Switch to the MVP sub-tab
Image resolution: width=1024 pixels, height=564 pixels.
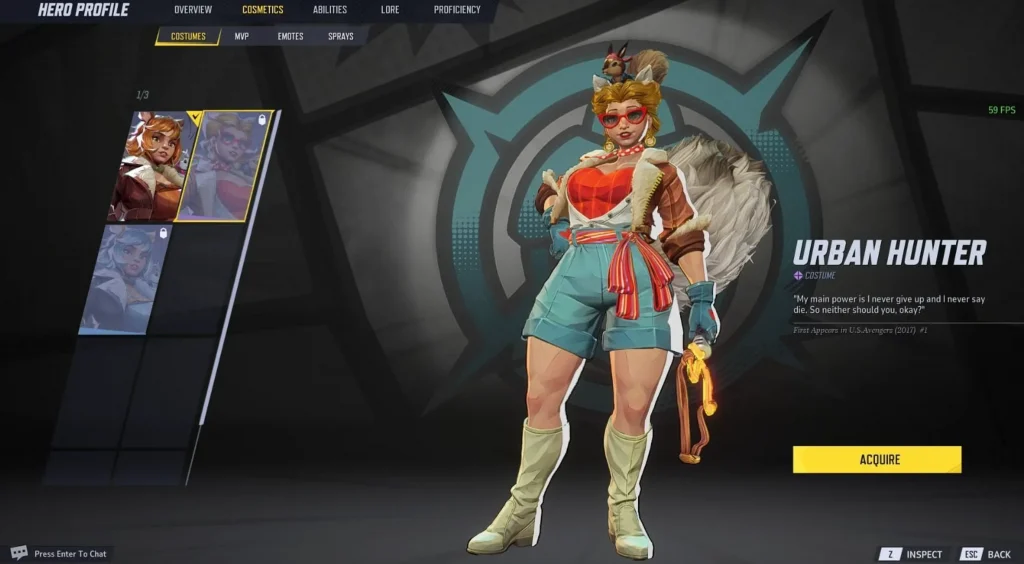coord(242,37)
